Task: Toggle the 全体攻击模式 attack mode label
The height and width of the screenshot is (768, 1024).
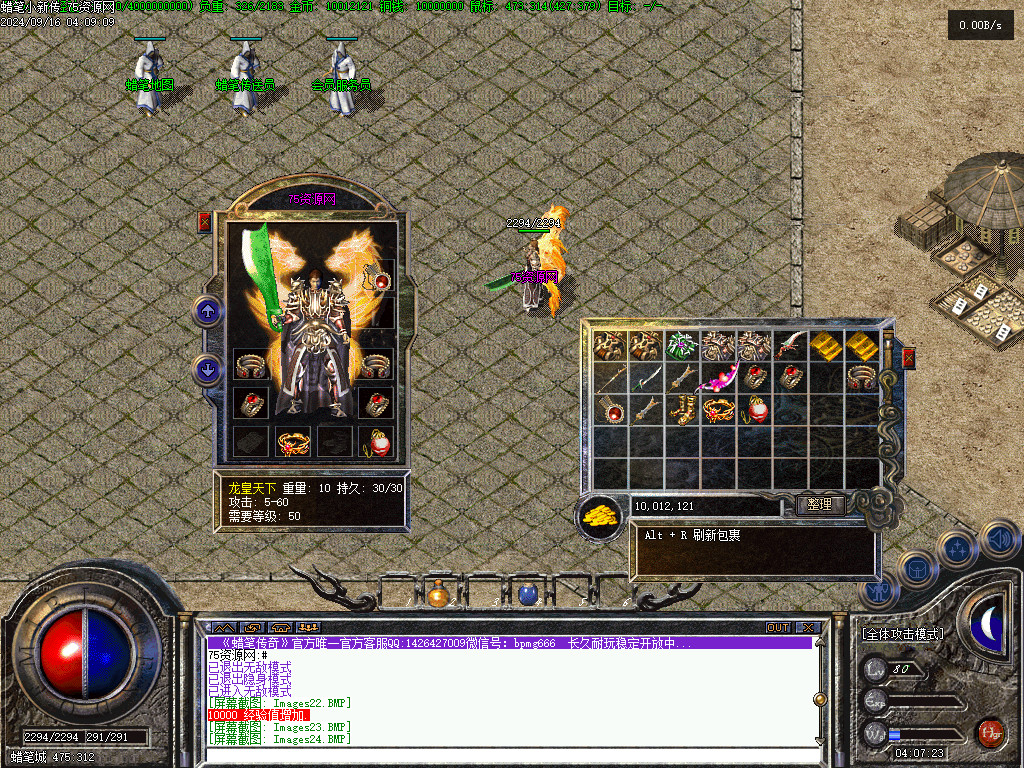Action: [903, 634]
